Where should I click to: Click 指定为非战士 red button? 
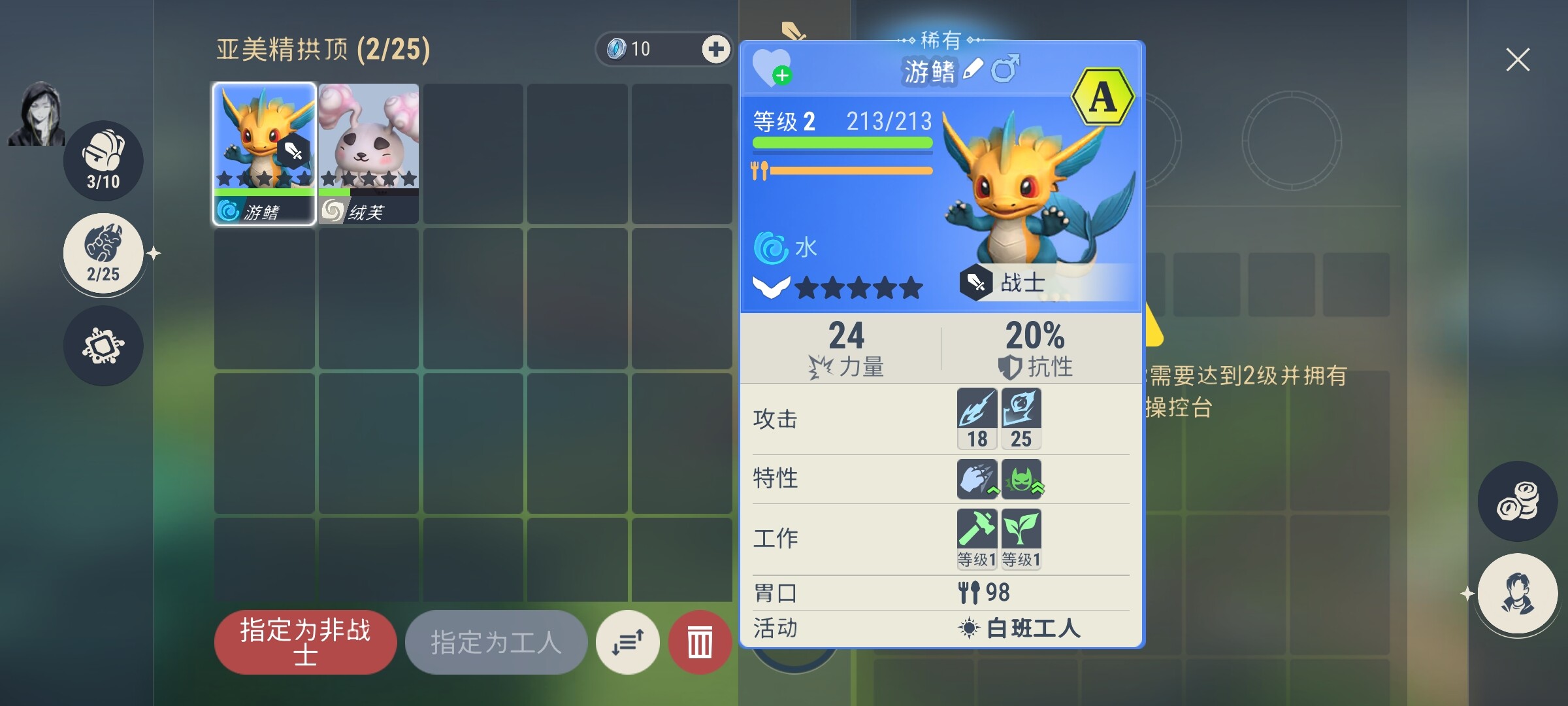[x=305, y=642]
